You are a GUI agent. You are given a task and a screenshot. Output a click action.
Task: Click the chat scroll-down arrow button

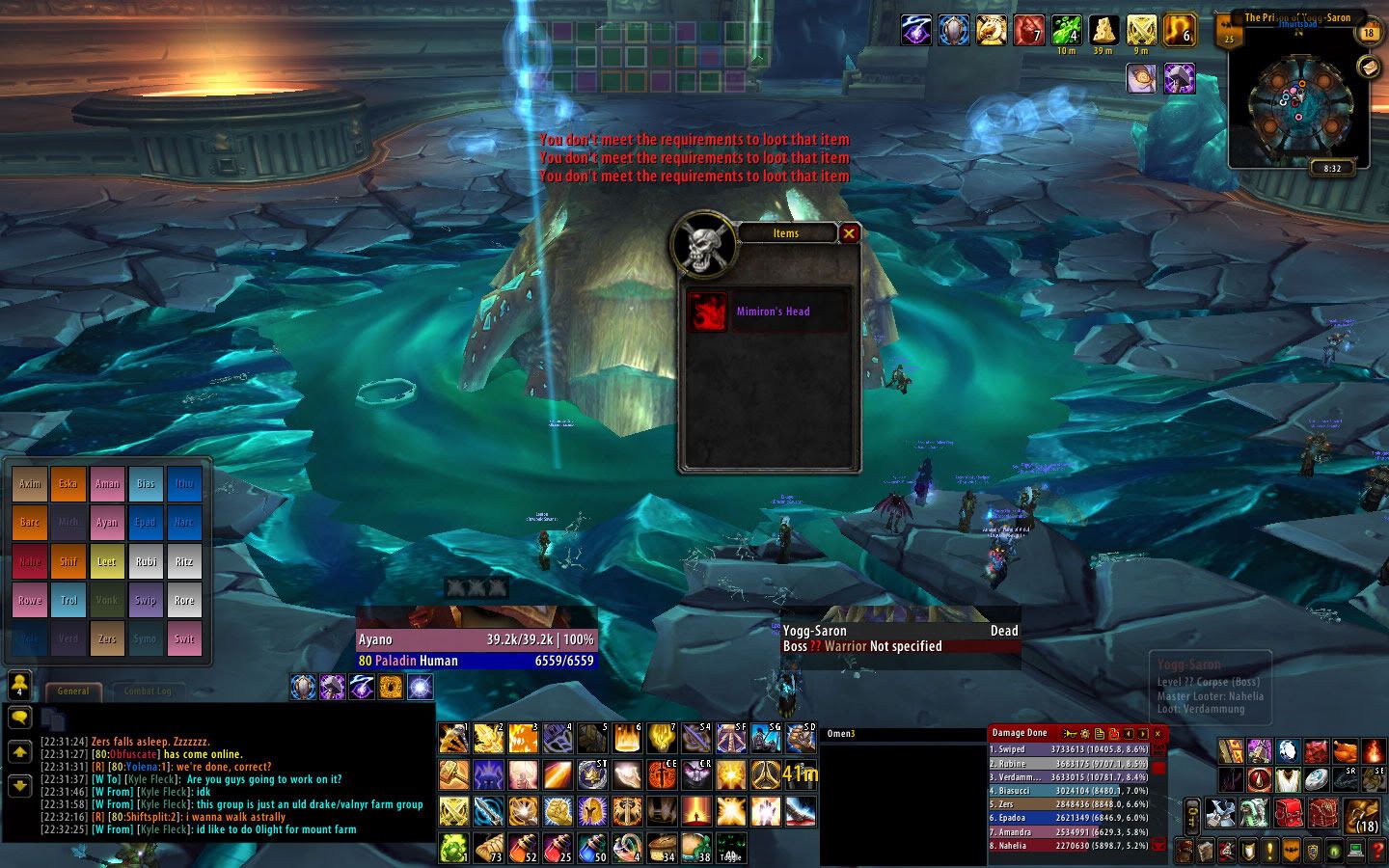[19, 786]
